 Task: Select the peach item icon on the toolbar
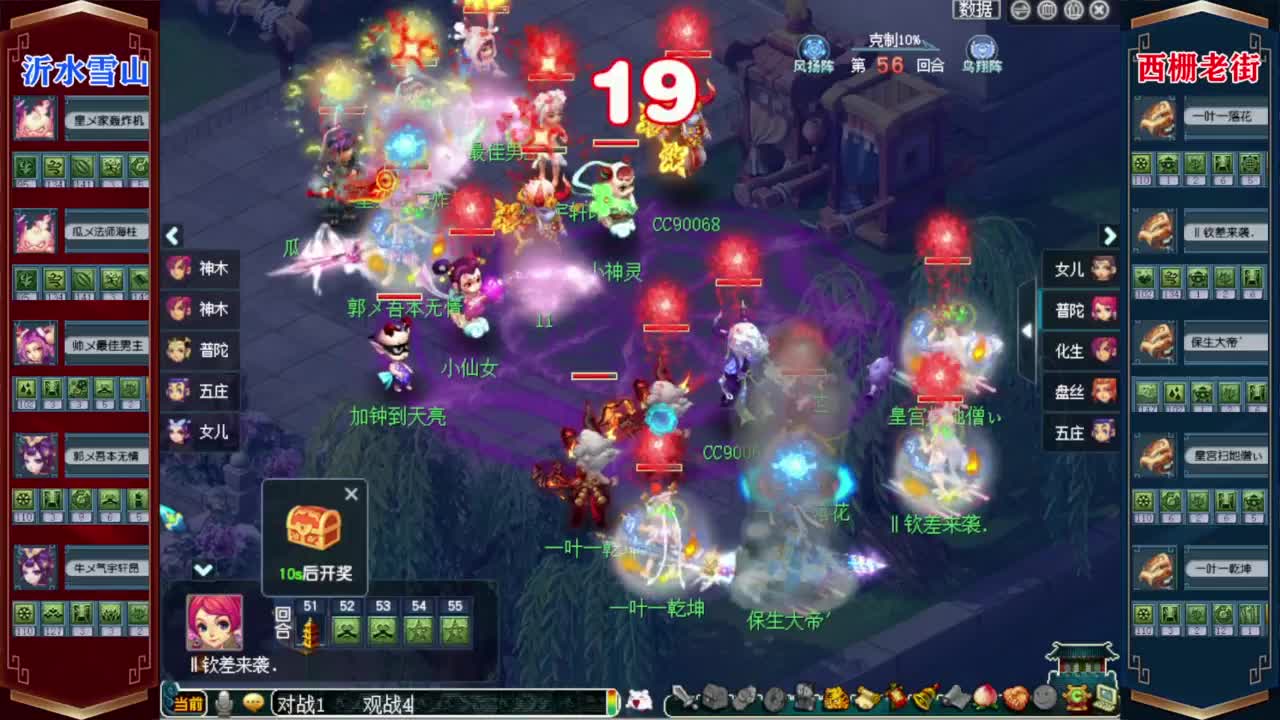(982, 699)
